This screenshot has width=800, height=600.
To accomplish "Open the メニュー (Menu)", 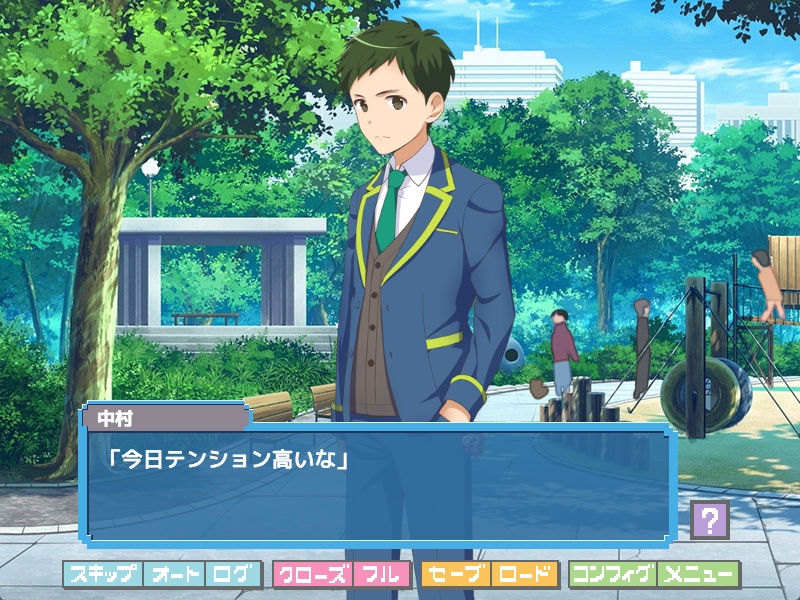I will (x=698, y=575).
